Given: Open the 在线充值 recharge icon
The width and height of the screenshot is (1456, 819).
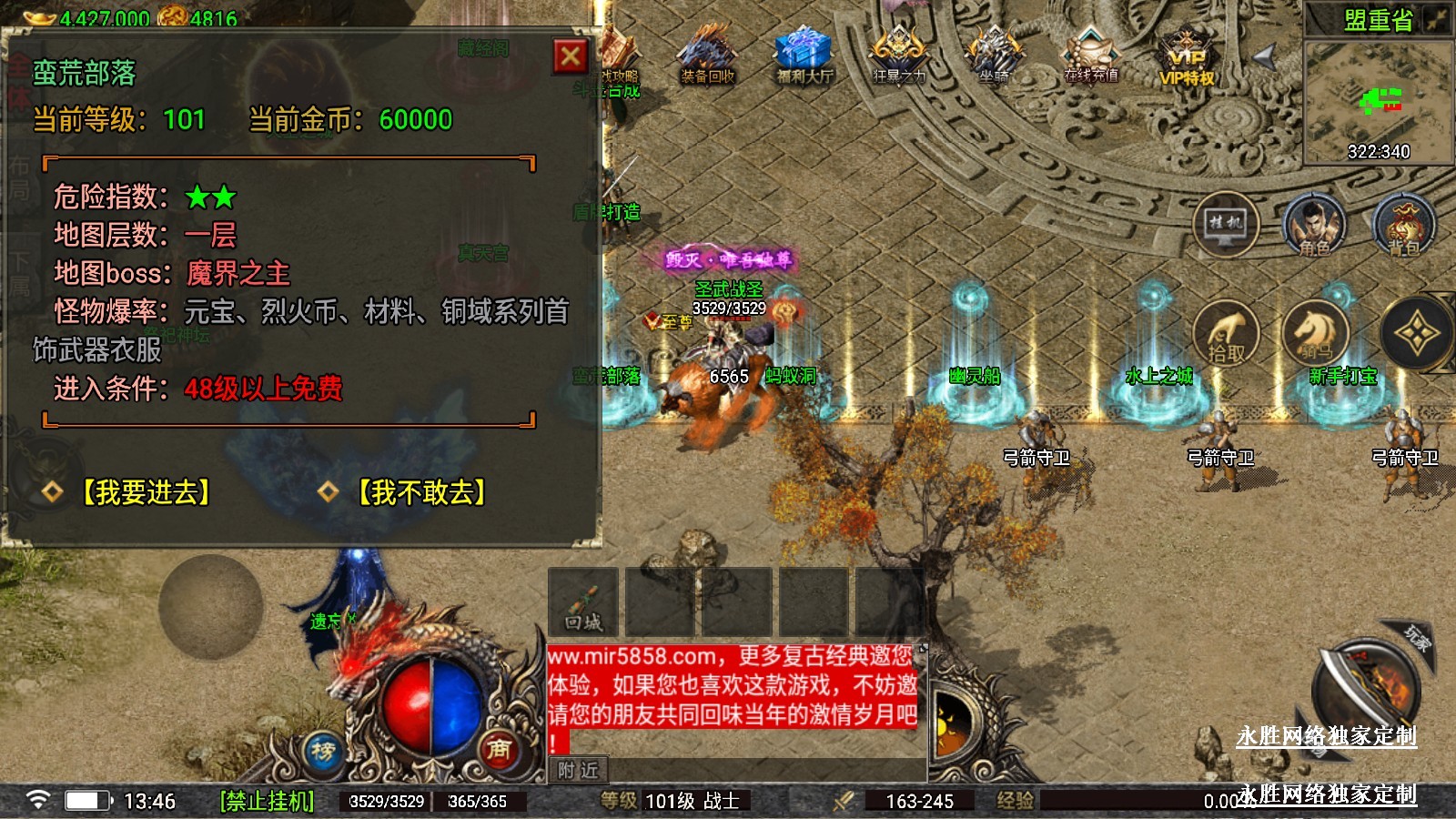Looking at the screenshot, I should [x=1091, y=56].
